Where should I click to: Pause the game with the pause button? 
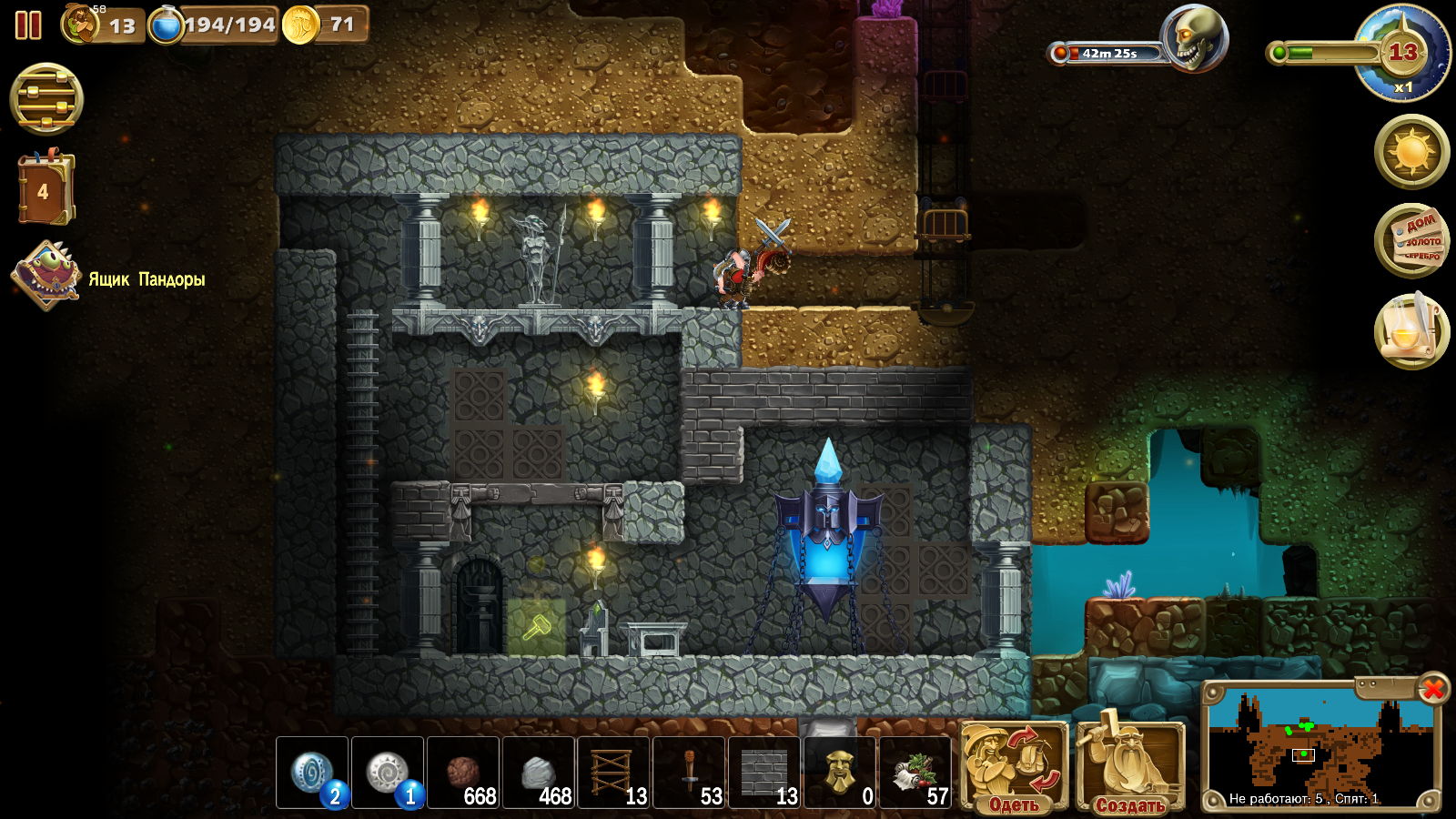pyautogui.click(x=28, y=25)
